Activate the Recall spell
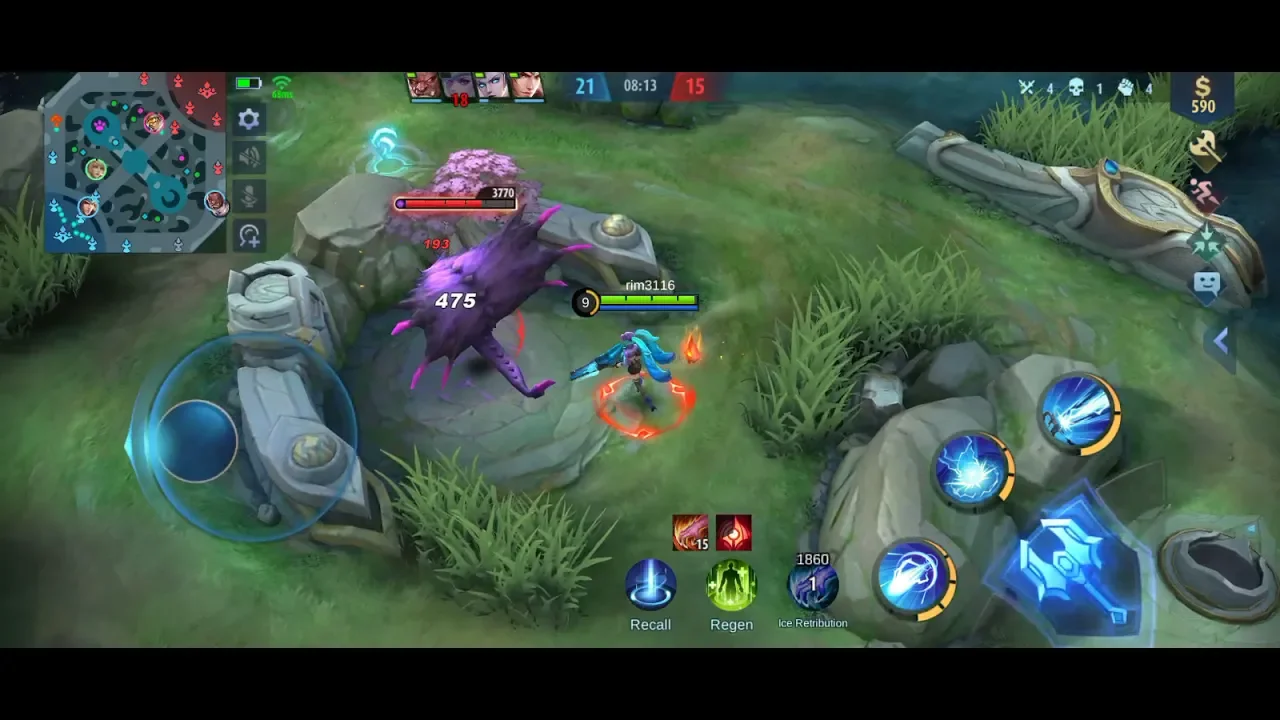The height and width of the screenshot is (720, 1280). [x=650, y=585]
